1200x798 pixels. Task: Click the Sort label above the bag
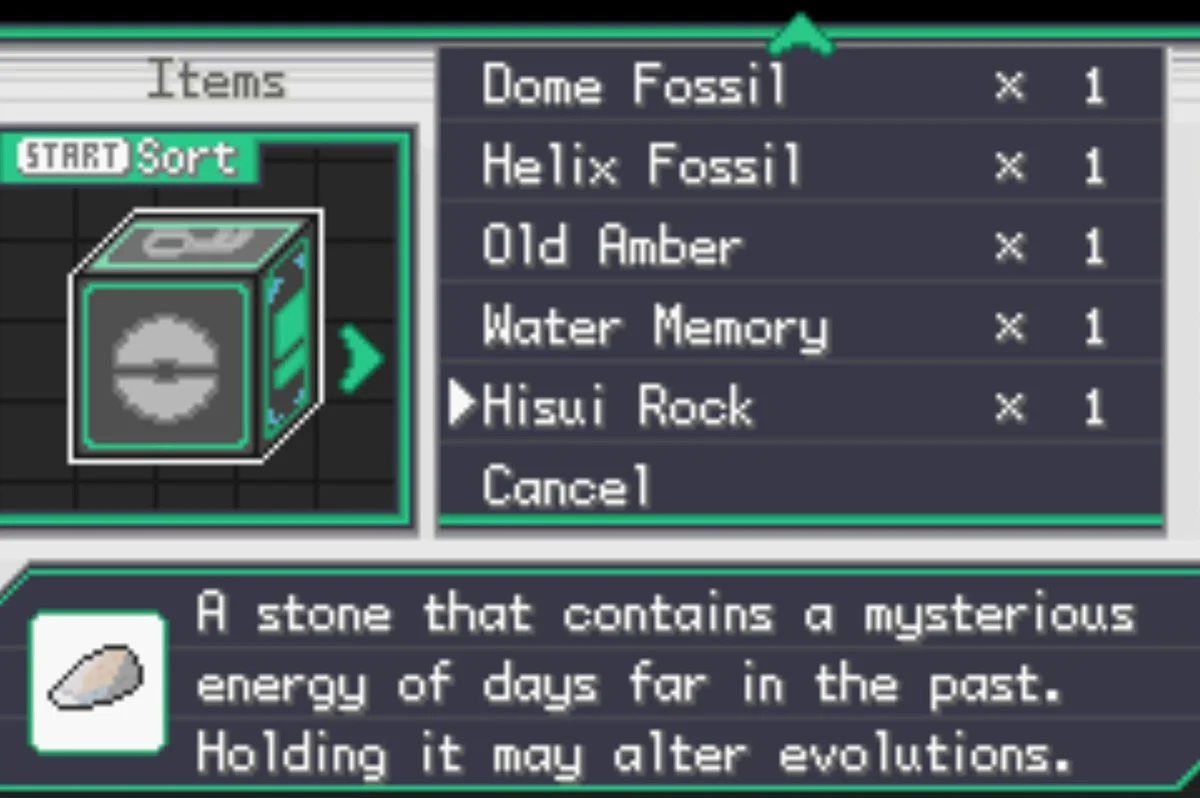pos(186,157)
